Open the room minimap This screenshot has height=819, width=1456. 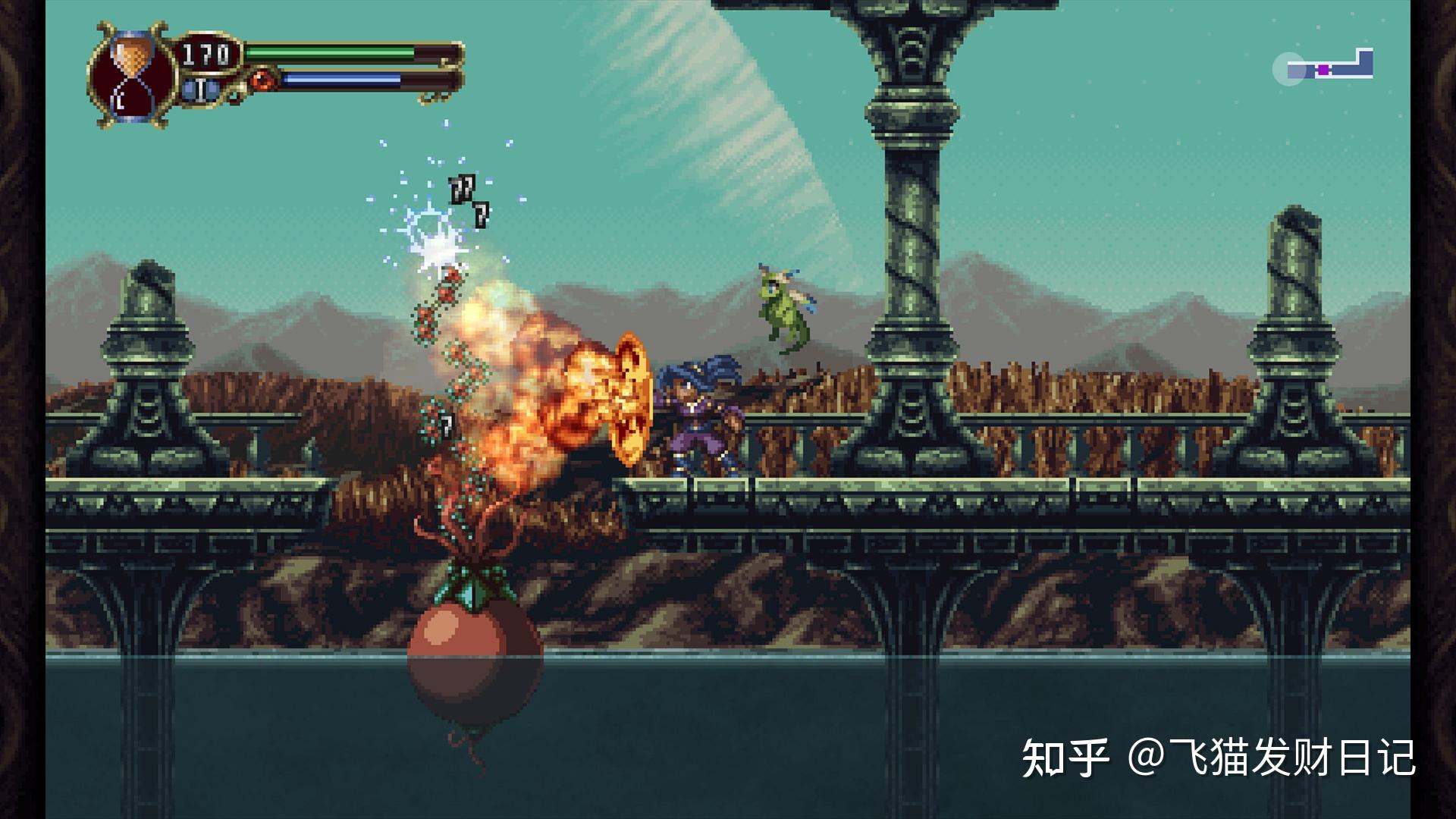click(x=1327, y=67)
